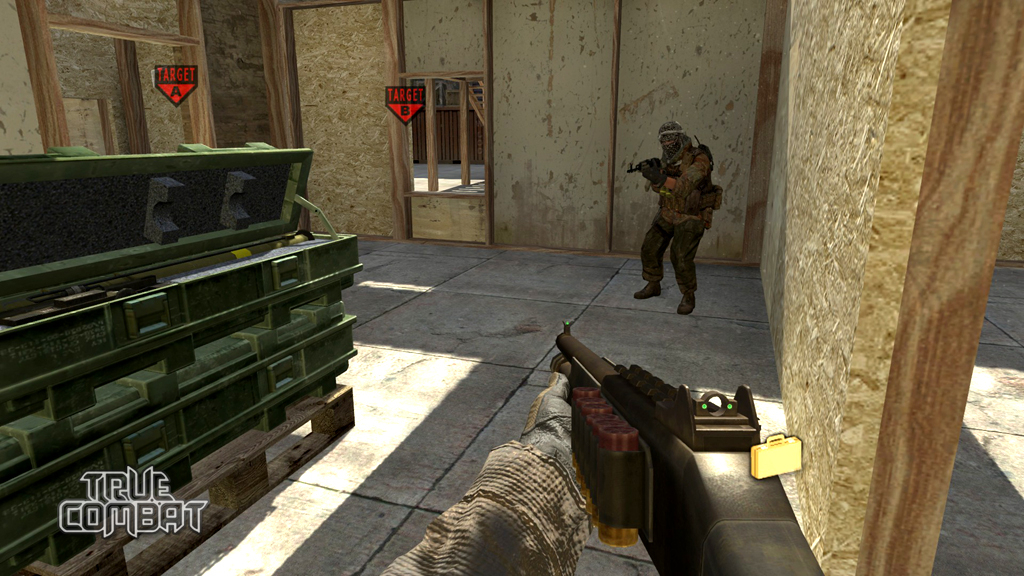
Task: Select the Target B objective marker
Action: coord(405,102)
